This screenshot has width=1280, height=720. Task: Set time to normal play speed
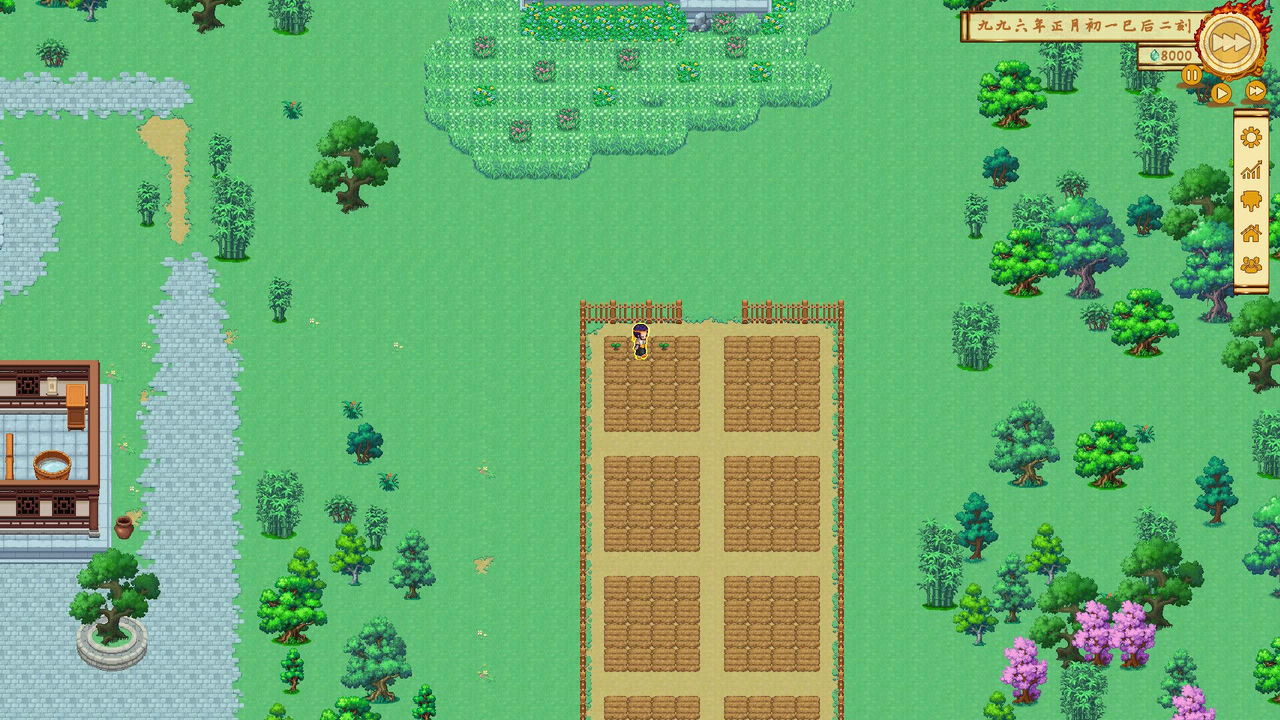pos(1221,93)
